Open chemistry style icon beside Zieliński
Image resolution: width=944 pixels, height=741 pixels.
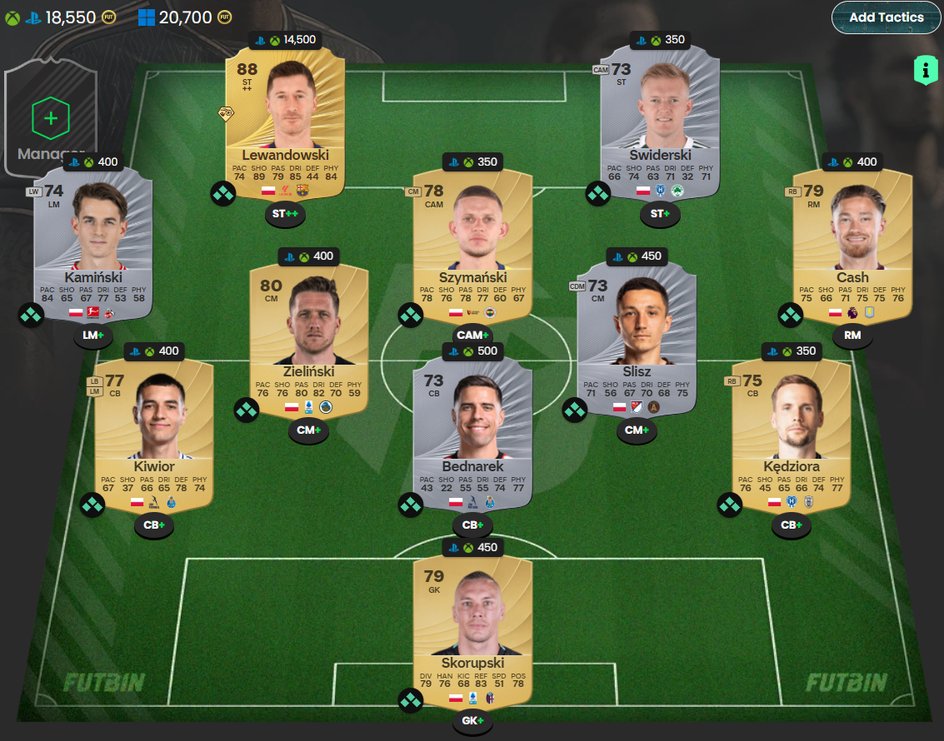(246, 410)
